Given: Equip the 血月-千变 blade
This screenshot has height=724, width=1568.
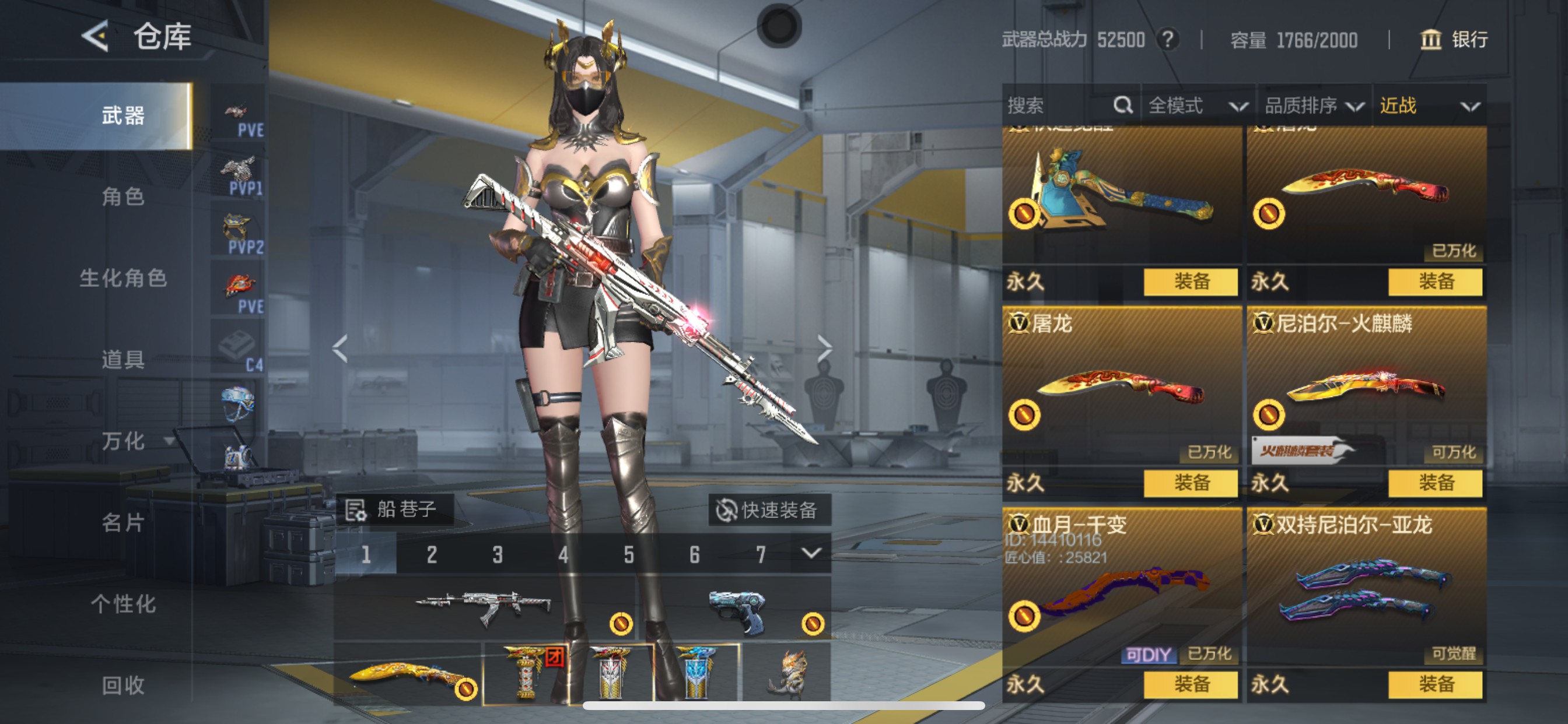Looking at the screenshot, I should click(x=1191, y=684).
